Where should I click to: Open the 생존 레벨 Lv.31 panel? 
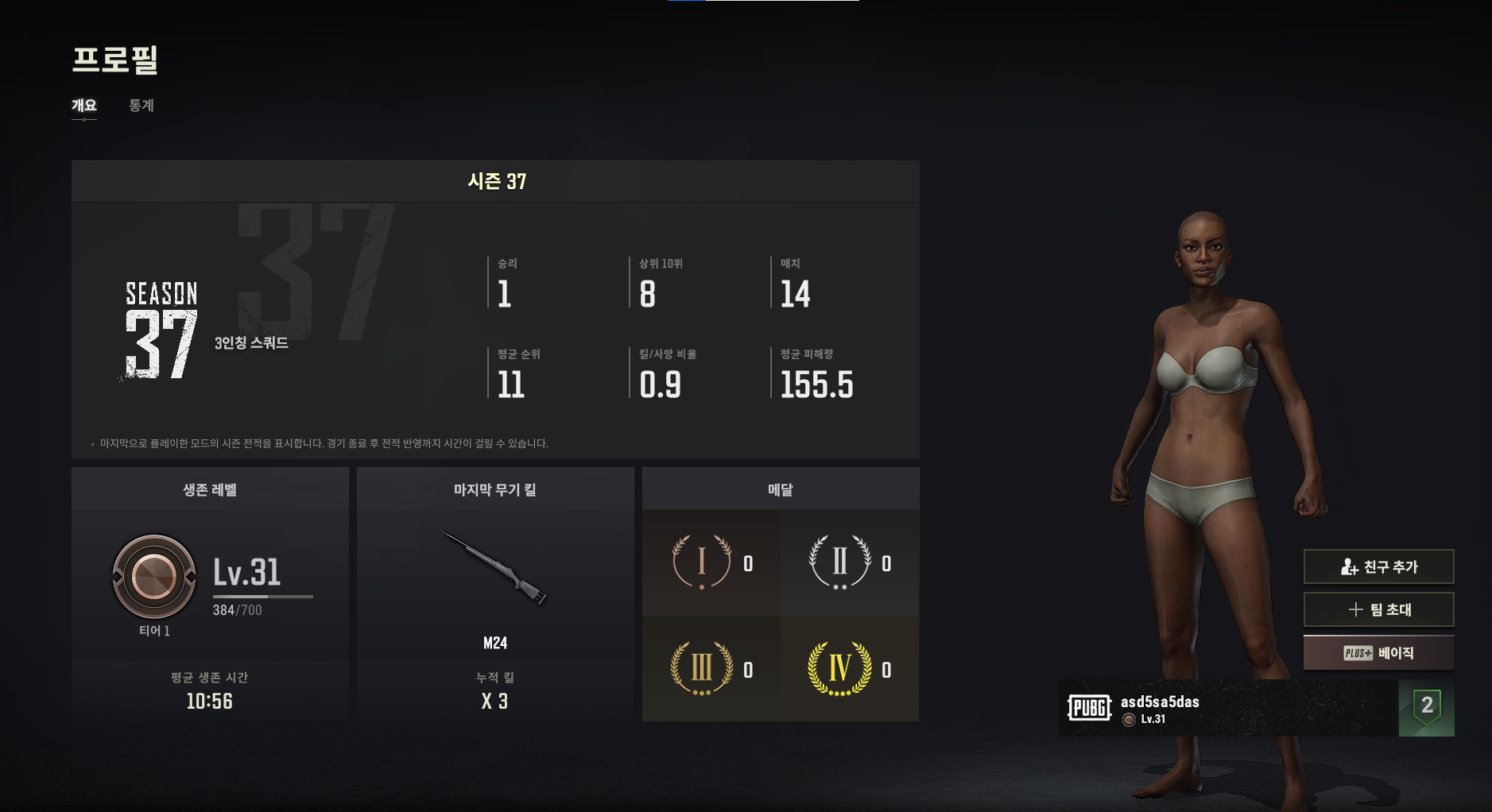click(x=210, y=576)
